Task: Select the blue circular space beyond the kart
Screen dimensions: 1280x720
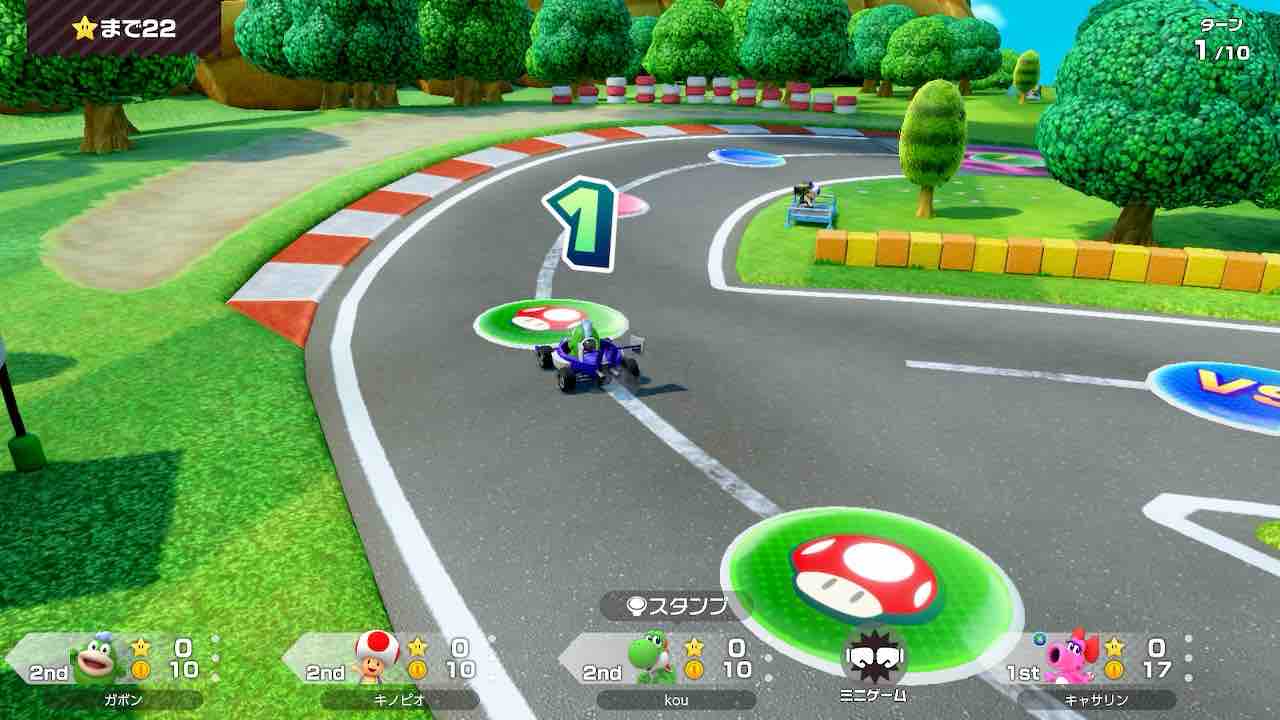Action: coord(745,155)
